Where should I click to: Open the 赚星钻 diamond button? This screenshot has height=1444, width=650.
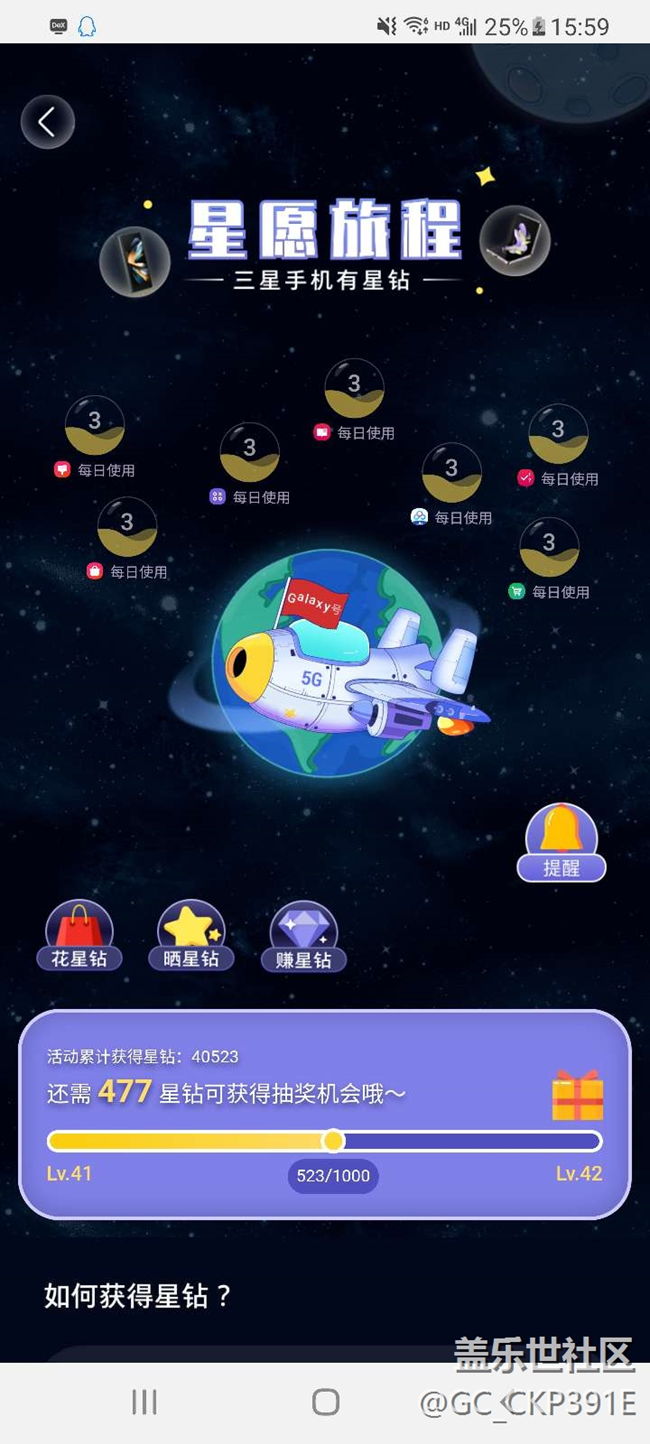[x=303, y=937]
